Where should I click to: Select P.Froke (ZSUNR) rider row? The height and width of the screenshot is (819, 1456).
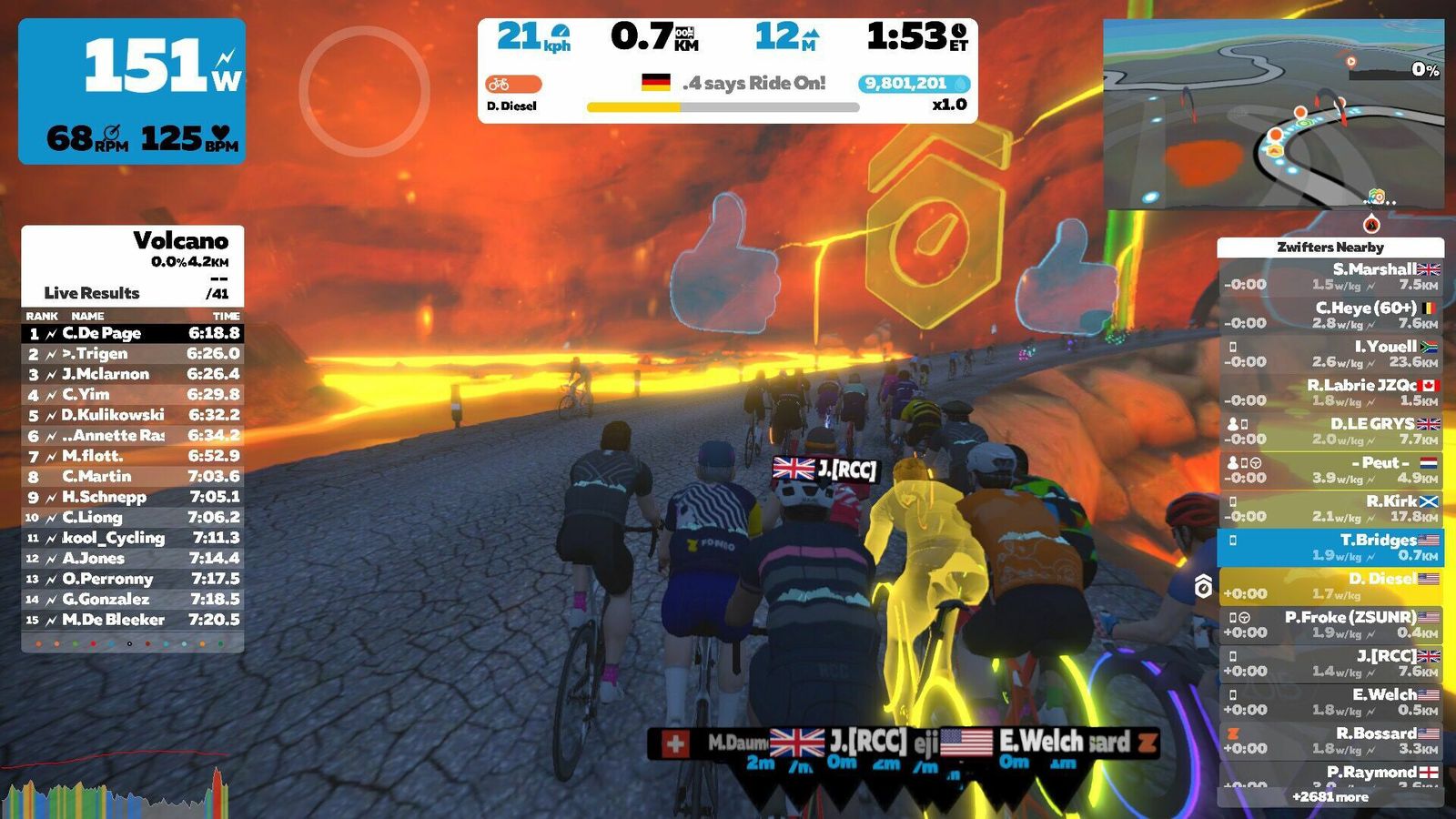[x=1330, y=624]
